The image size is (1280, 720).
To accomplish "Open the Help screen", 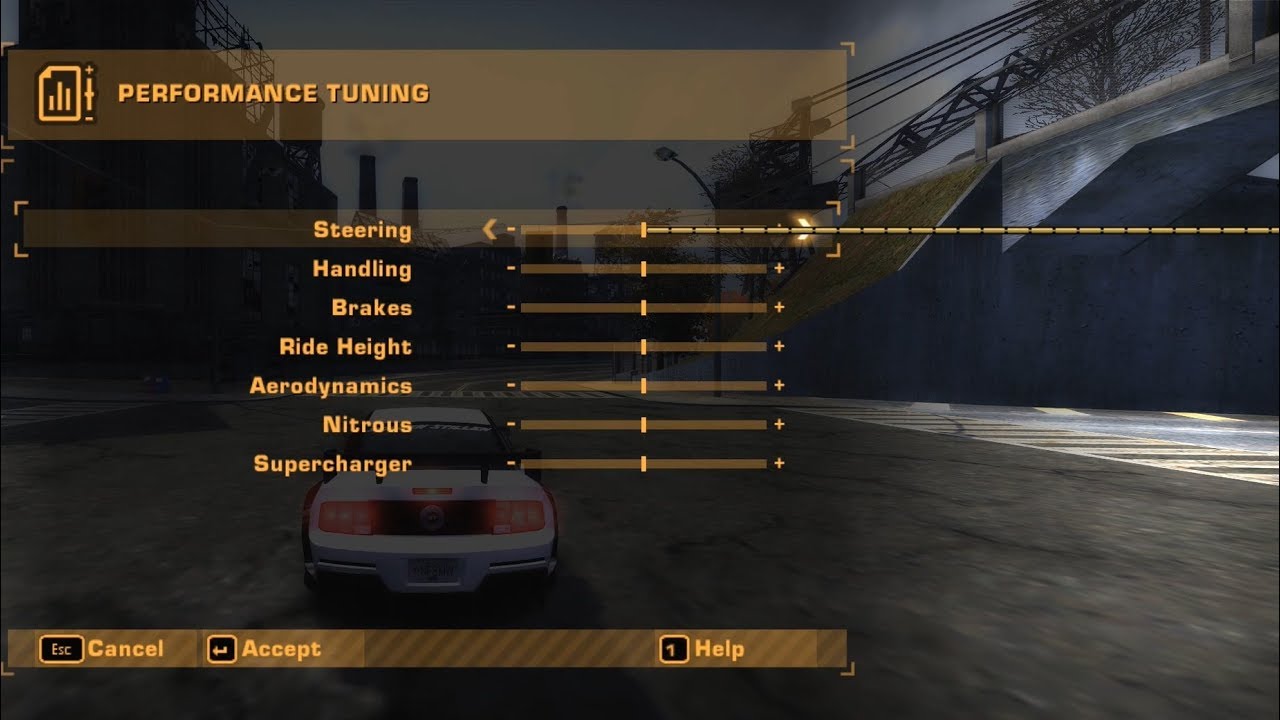I will [702, 649].
